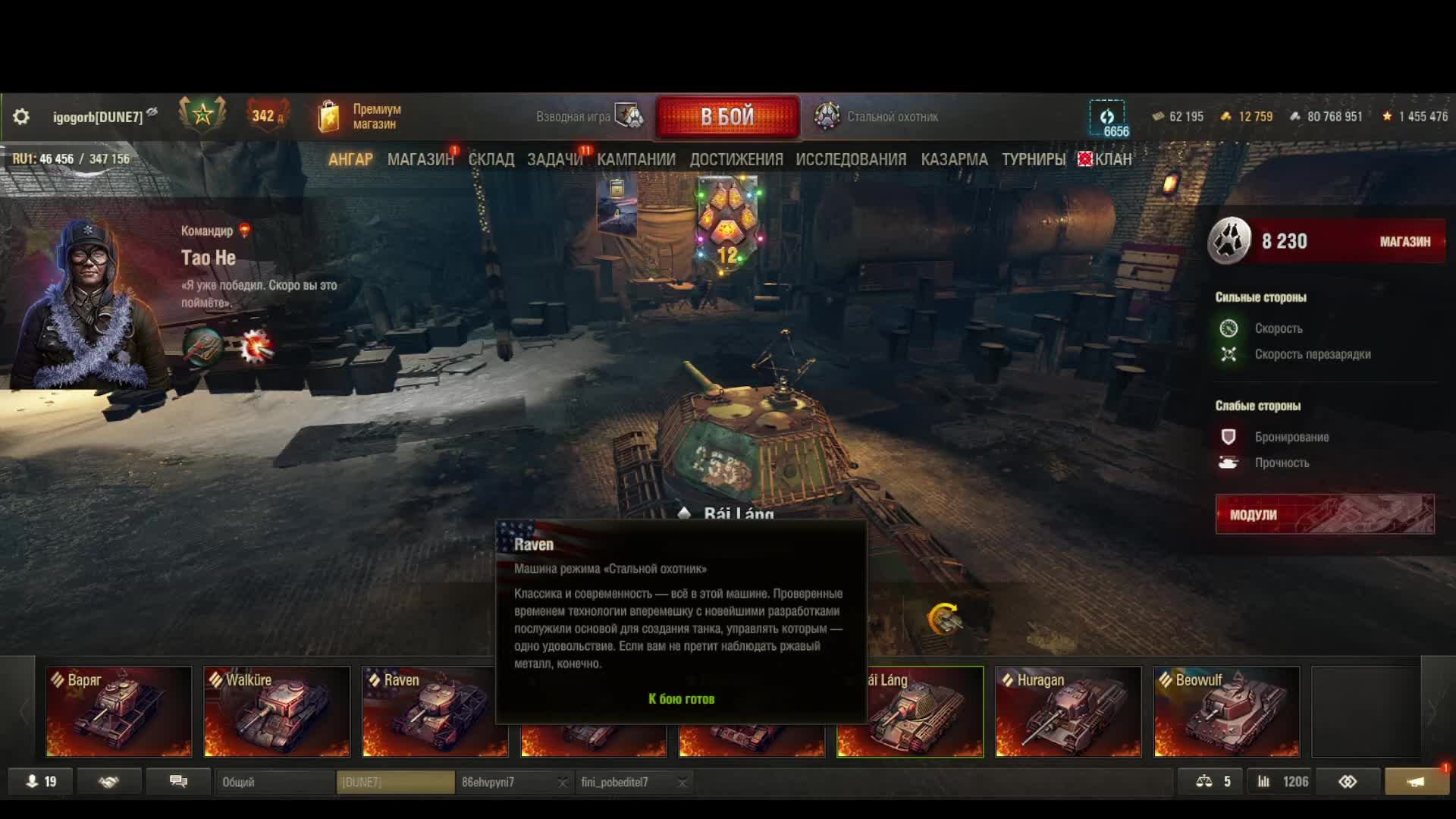Open the СКЛАД tab
The image size is (1456, 819).
click(x=491, y=159)
